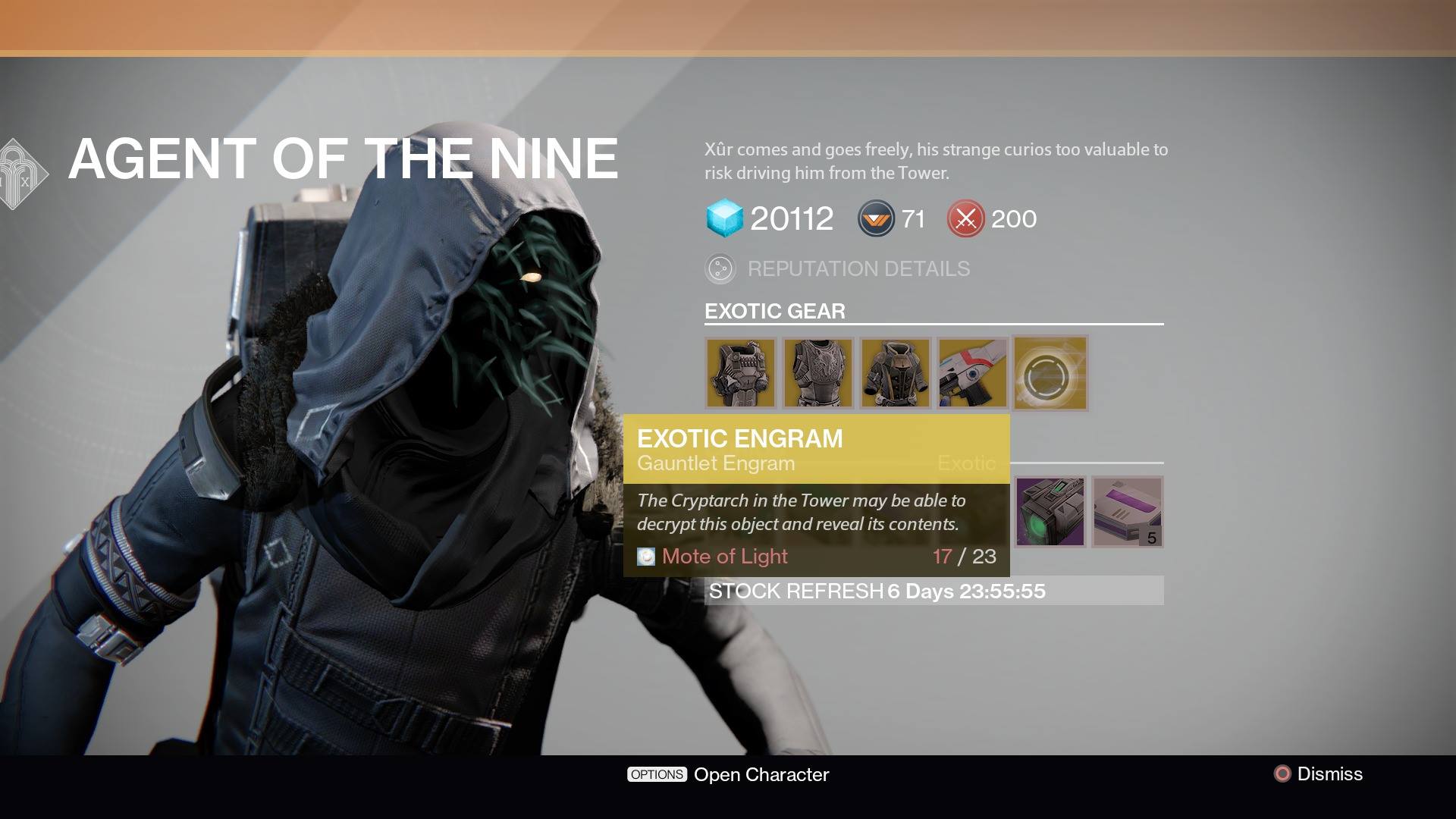Select the Titan chest armor in Exotic Gear

pos(741,373)
